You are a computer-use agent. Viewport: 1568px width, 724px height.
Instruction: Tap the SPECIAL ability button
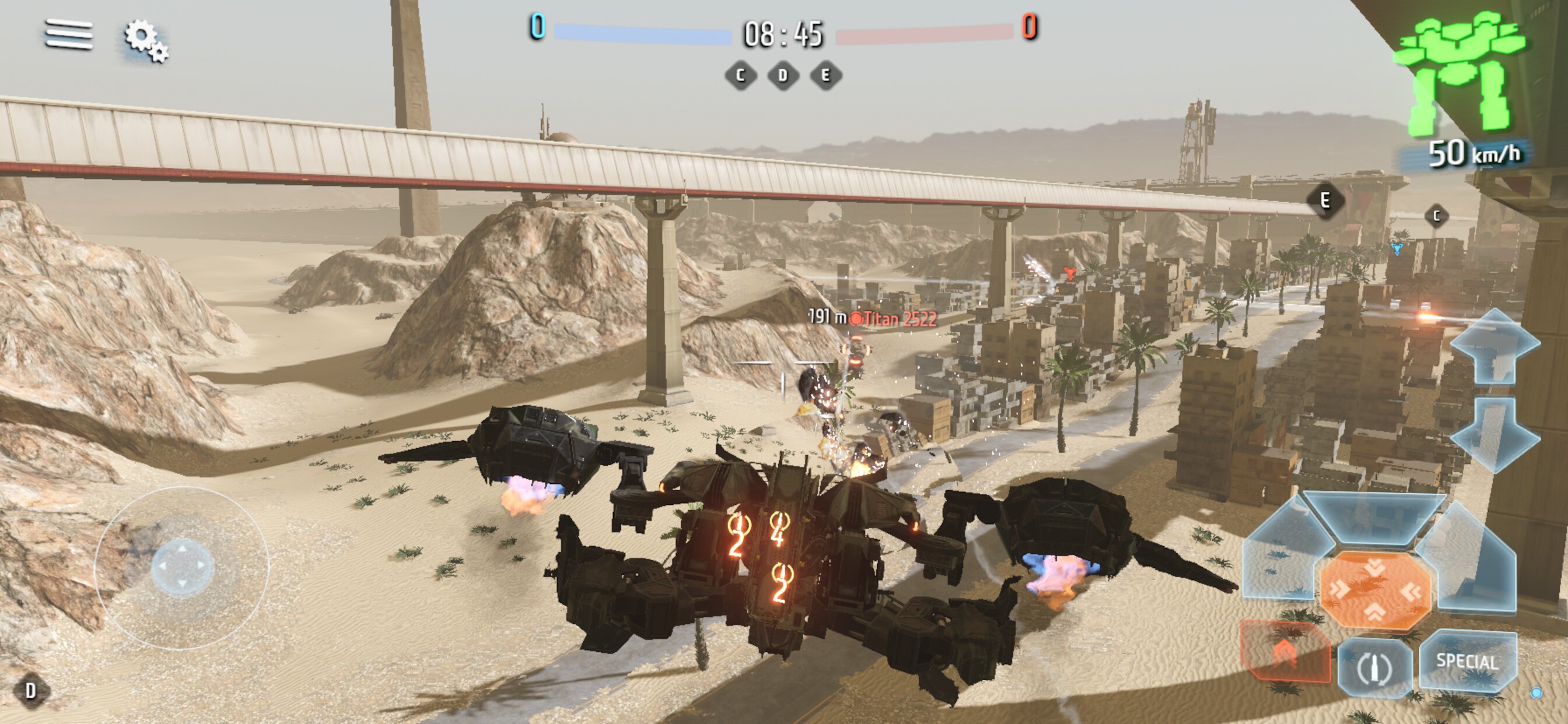click(1467, 661)
